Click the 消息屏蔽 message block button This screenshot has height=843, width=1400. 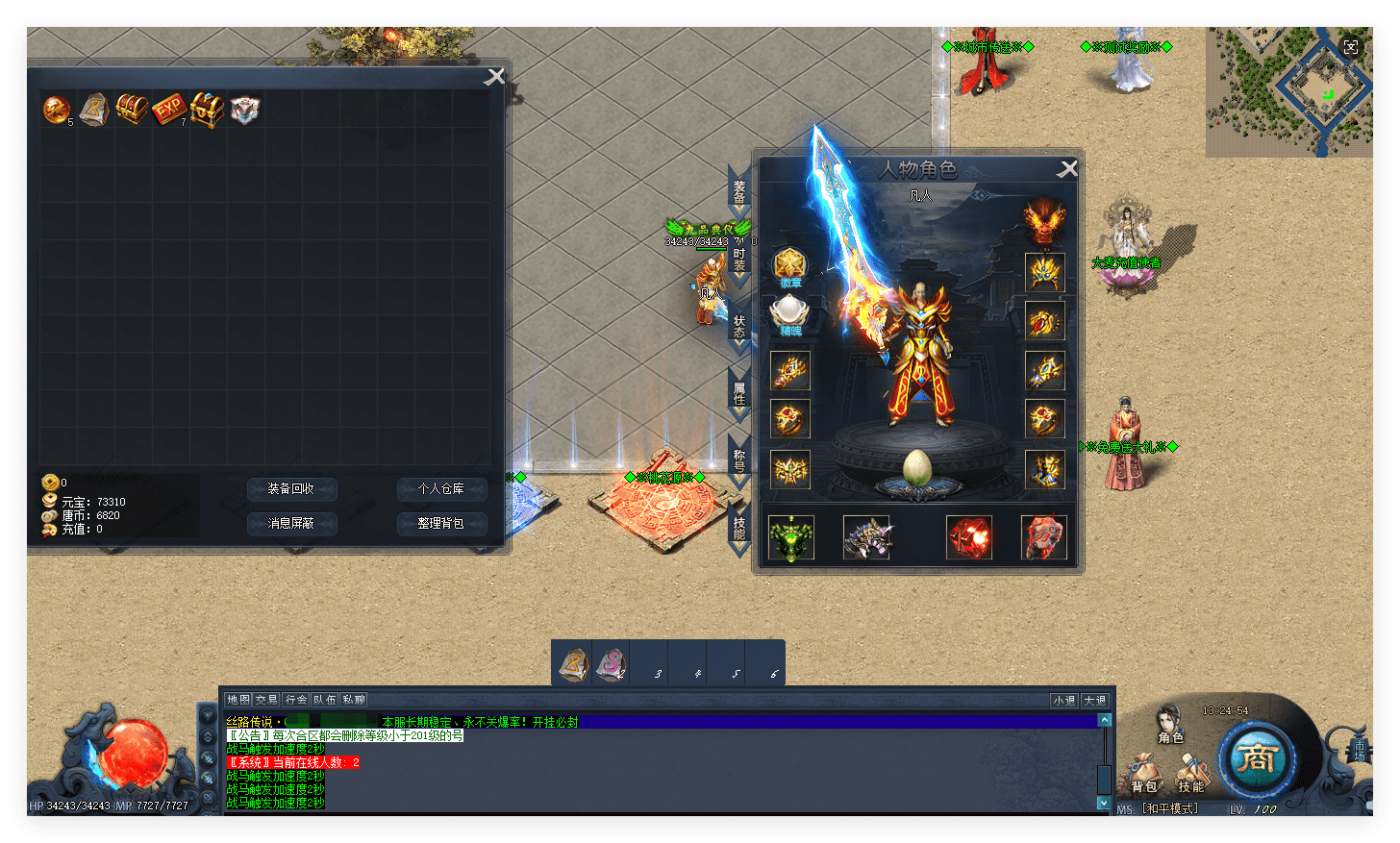pyautogui.click(x=291, y=523)
